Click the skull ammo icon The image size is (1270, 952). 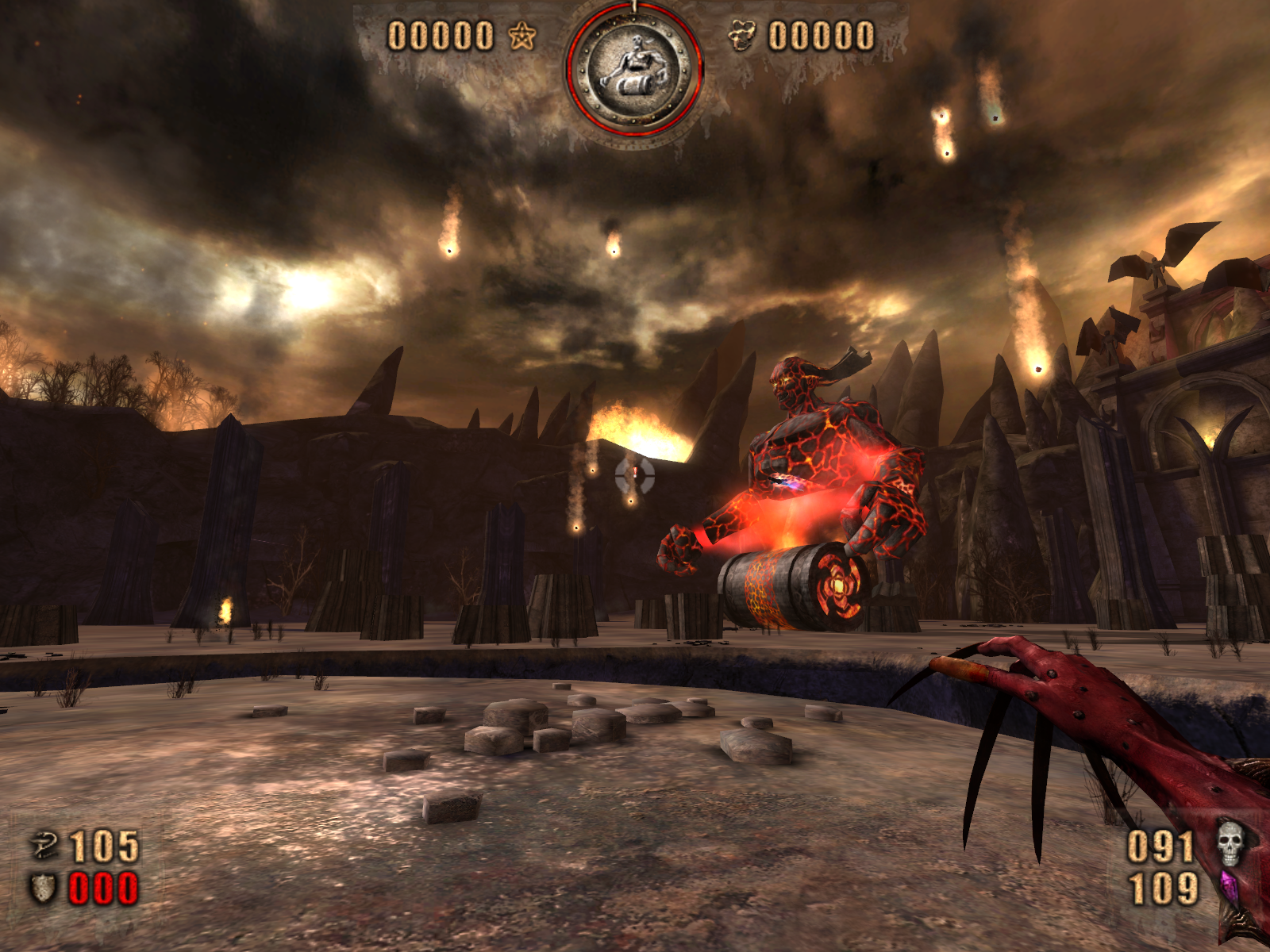tap(1230, 843)
